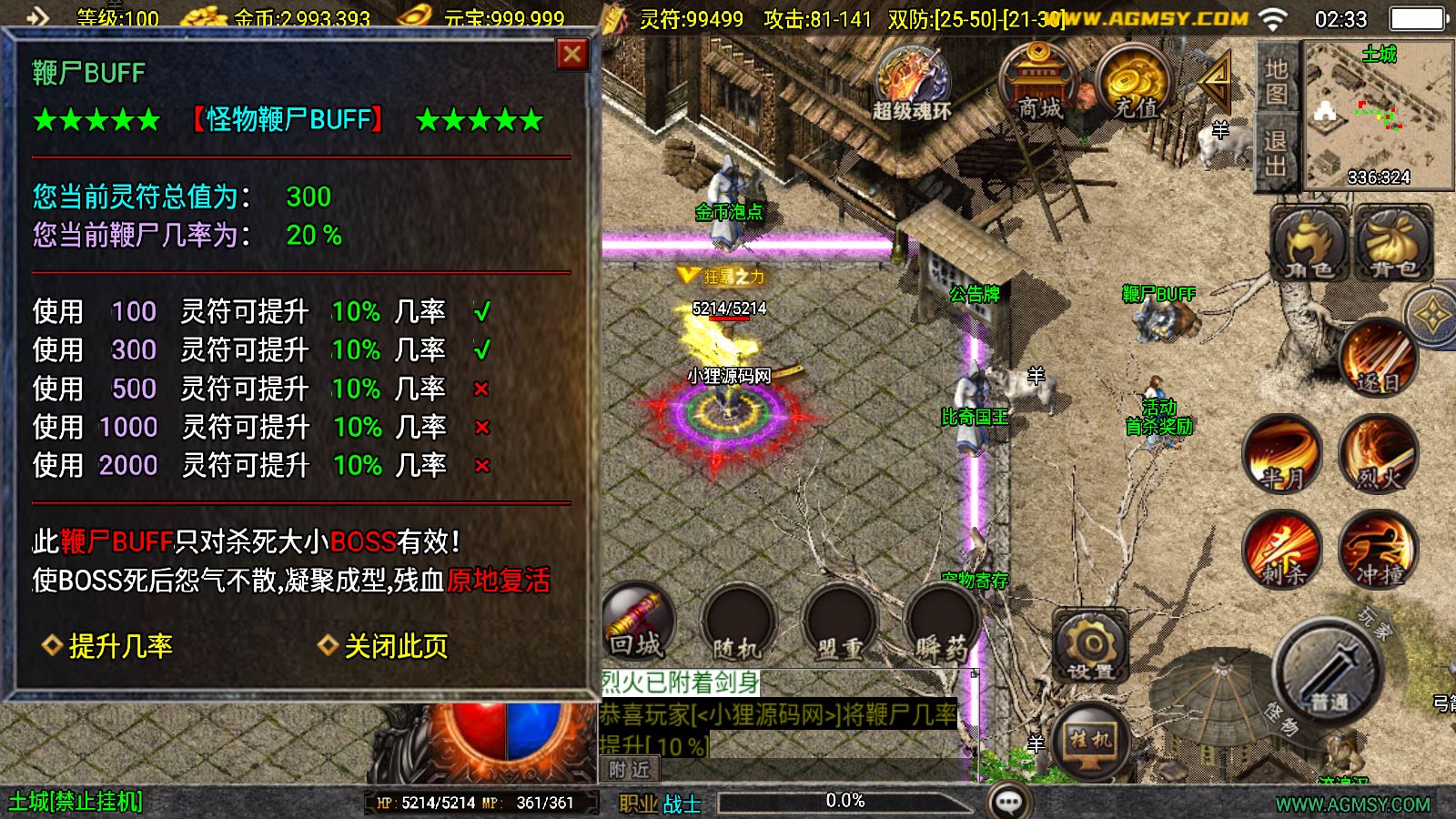This screenshot has height=819, width=1456.
Task: Open the 商城 shop
Action: pos(1039,84)
